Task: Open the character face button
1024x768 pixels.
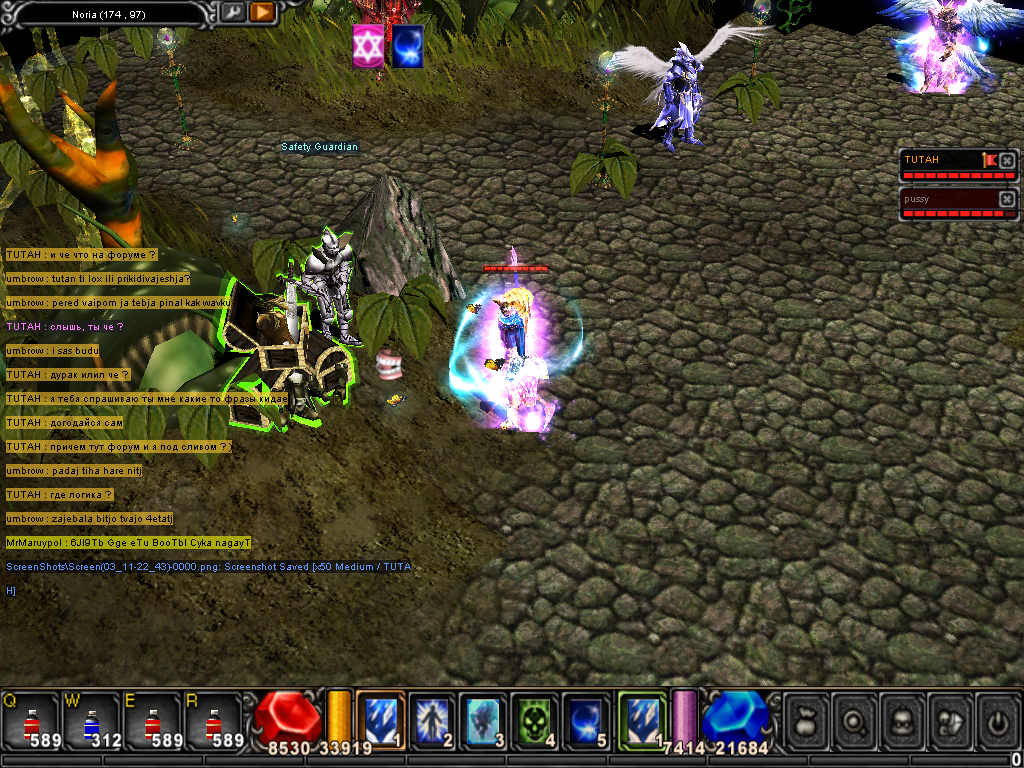Action: 901,720
